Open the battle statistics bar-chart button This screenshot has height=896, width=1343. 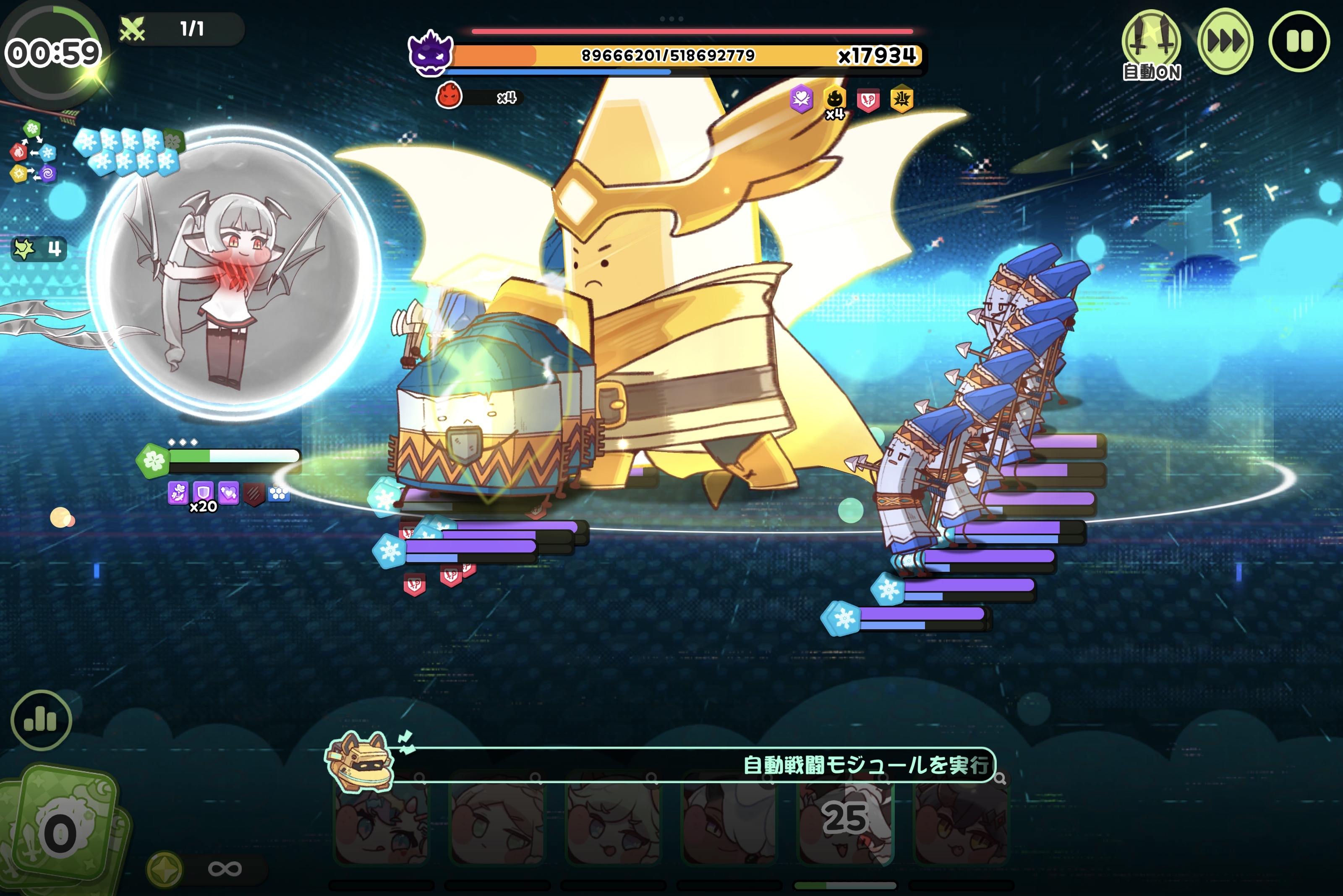[41, 719]
